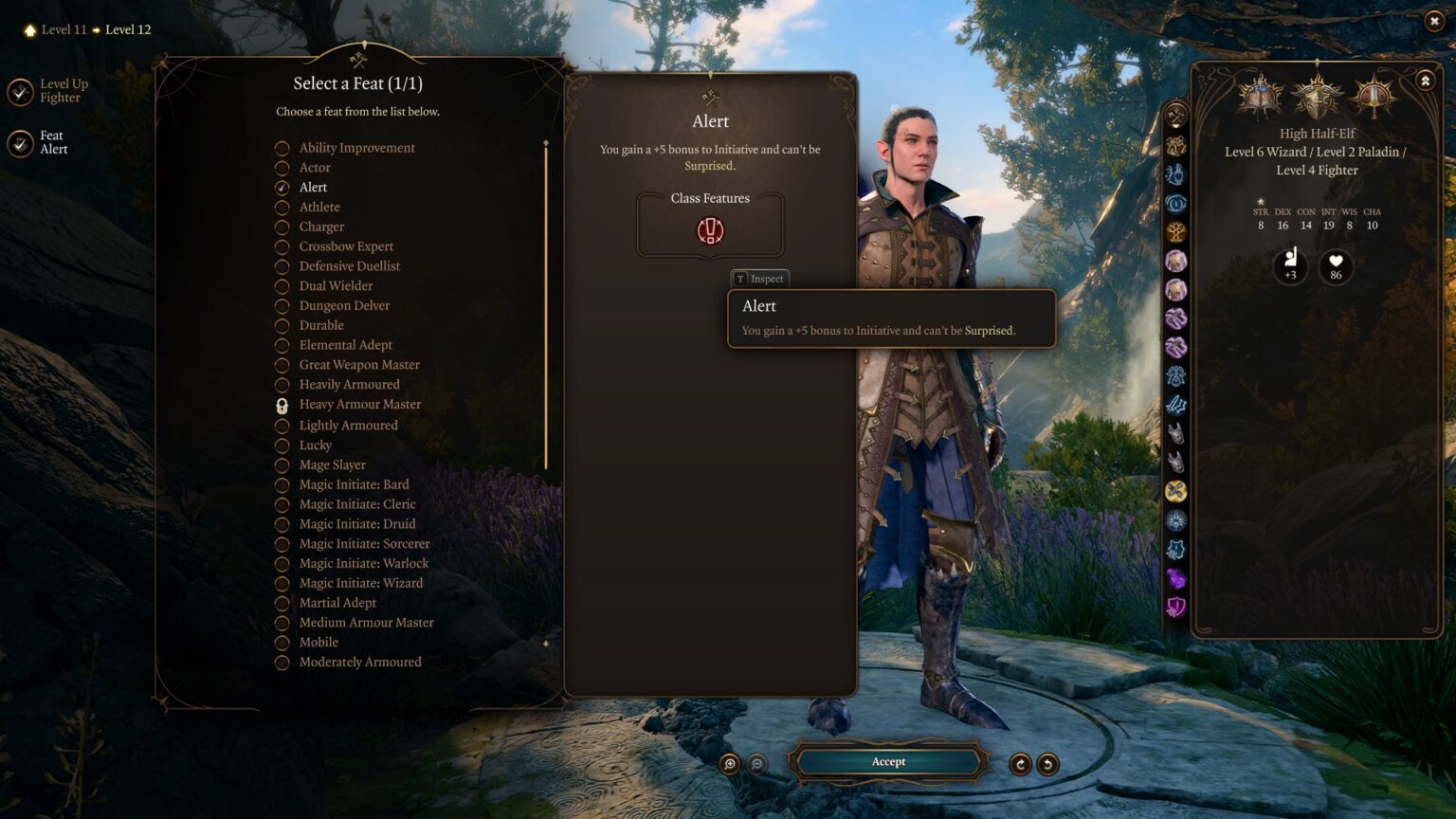Select the Great Weapon Master feat radio button

[x=282, y=364]
